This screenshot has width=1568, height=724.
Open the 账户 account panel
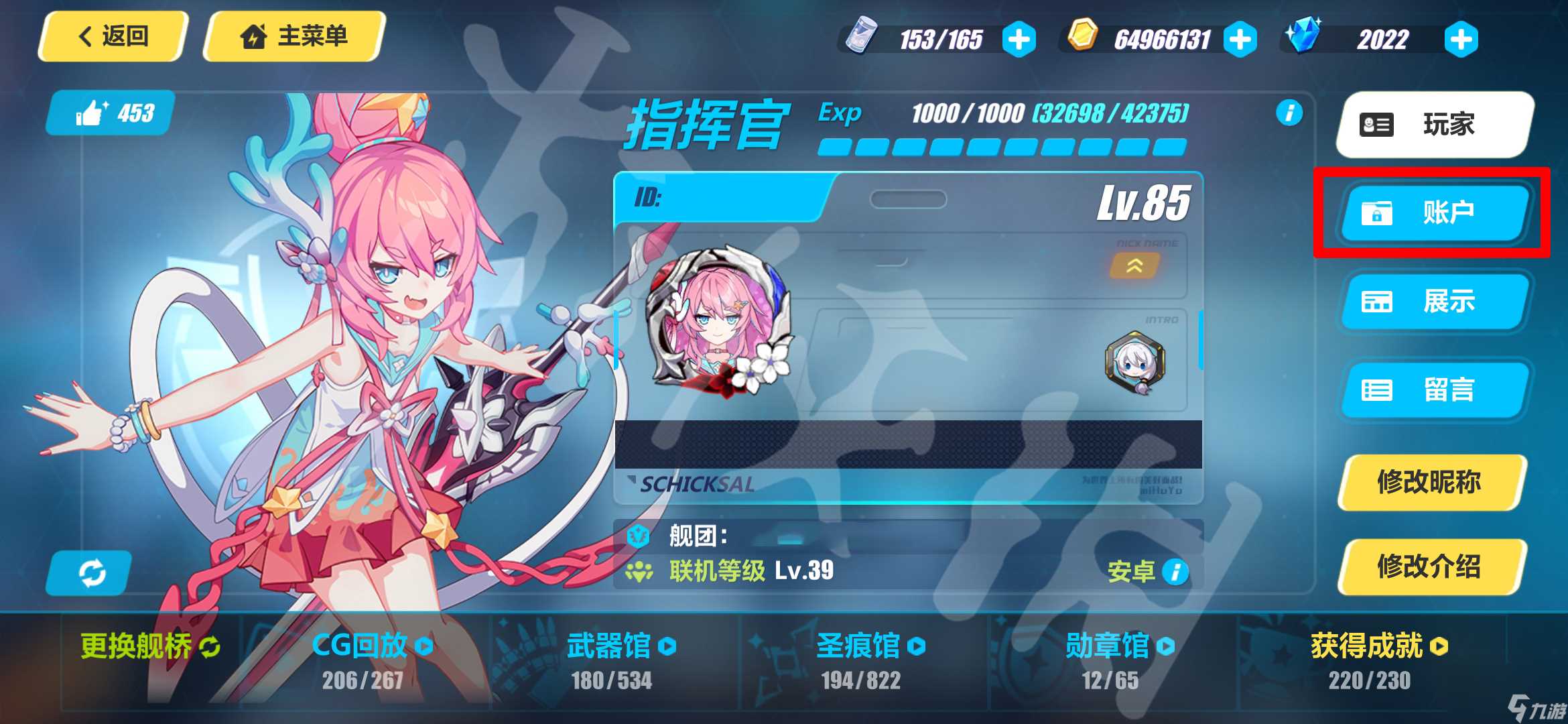1434,213
